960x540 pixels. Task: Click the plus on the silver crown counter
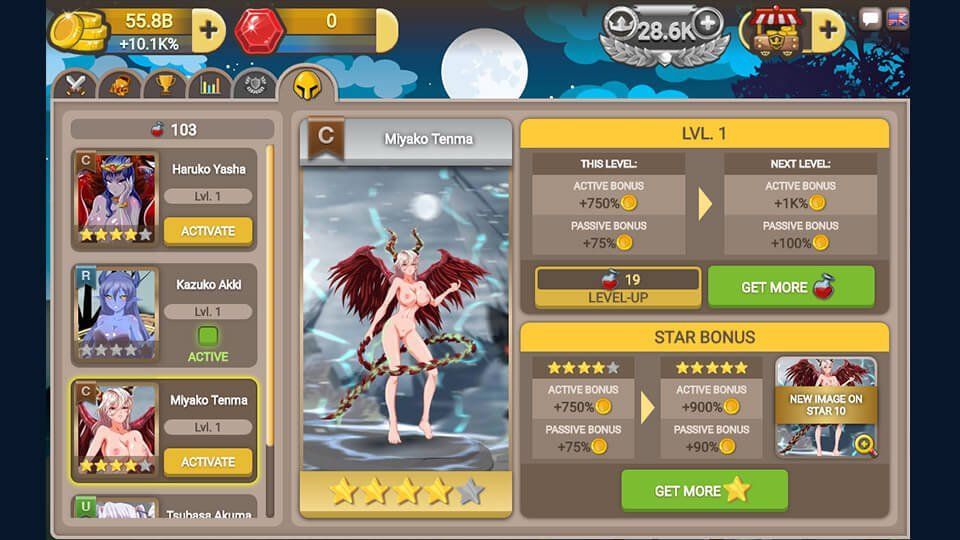pyautogui.click(x=707, y=22)
